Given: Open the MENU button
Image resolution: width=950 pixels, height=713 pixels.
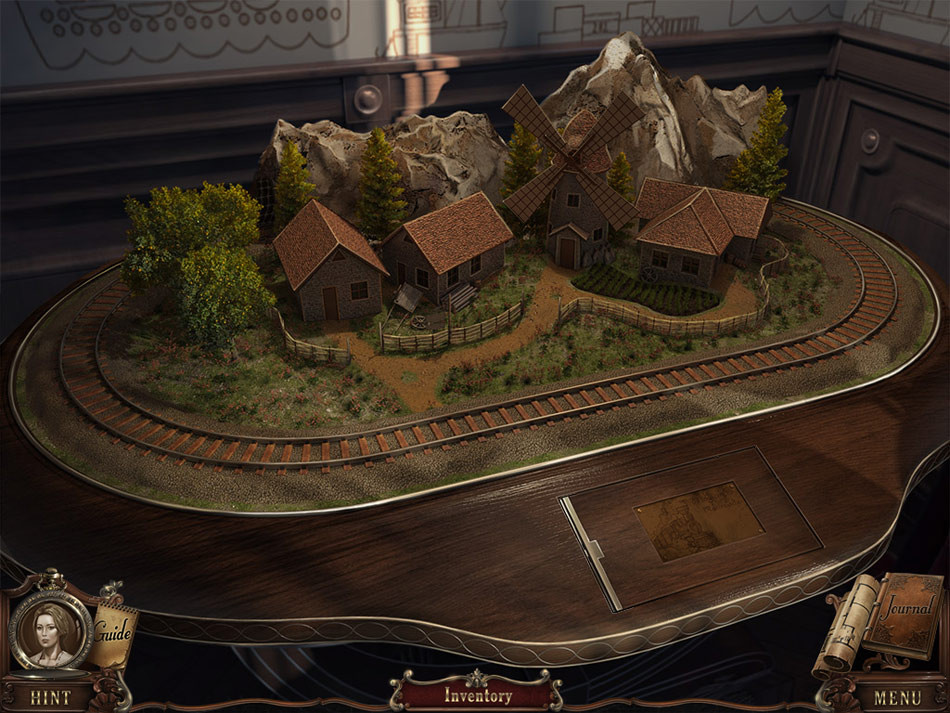Looking at the screenshot, I should tap(898, 697).
